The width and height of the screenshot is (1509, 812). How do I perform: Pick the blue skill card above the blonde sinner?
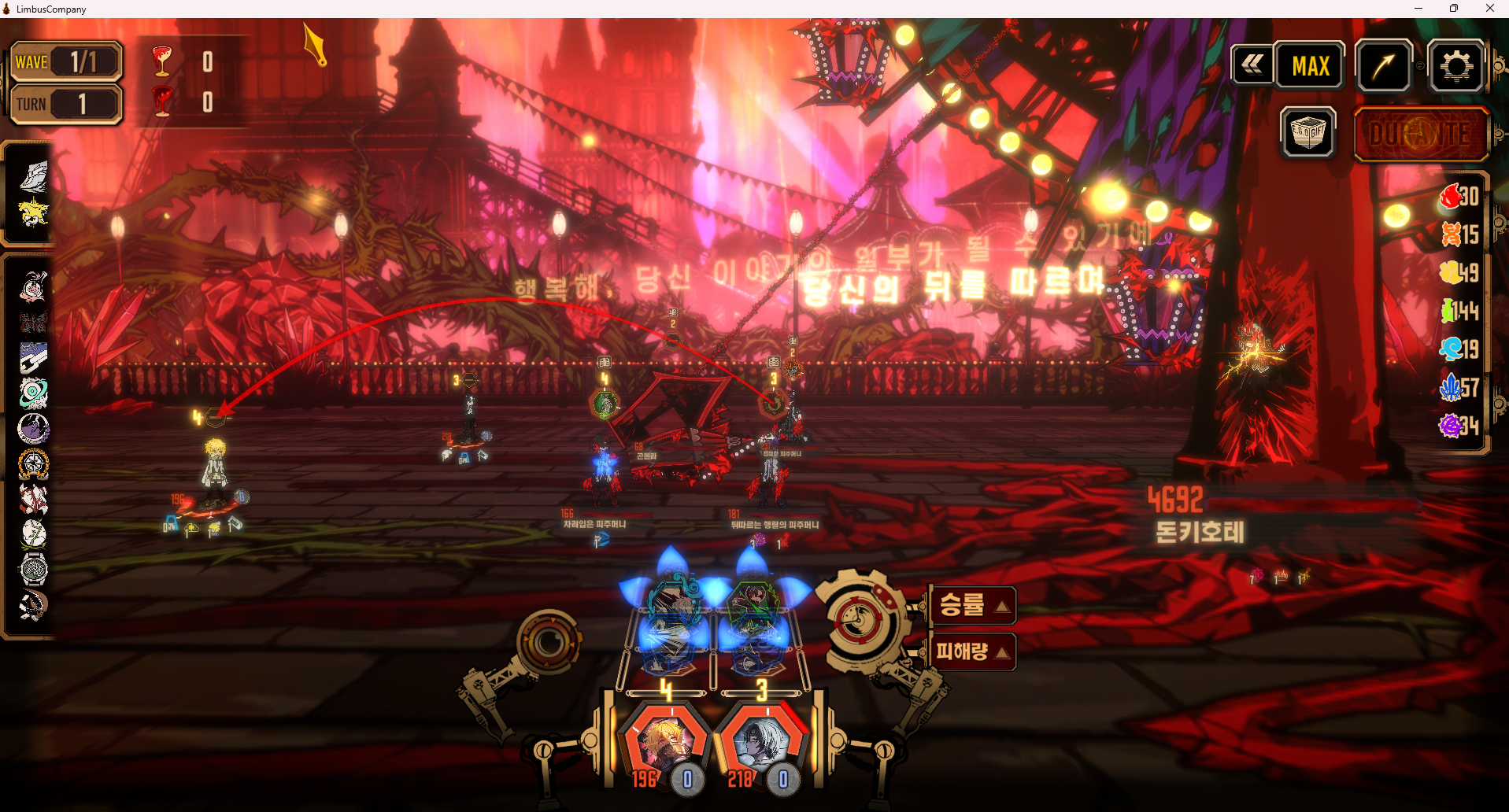pyautogui.click(x=671, y=622)
